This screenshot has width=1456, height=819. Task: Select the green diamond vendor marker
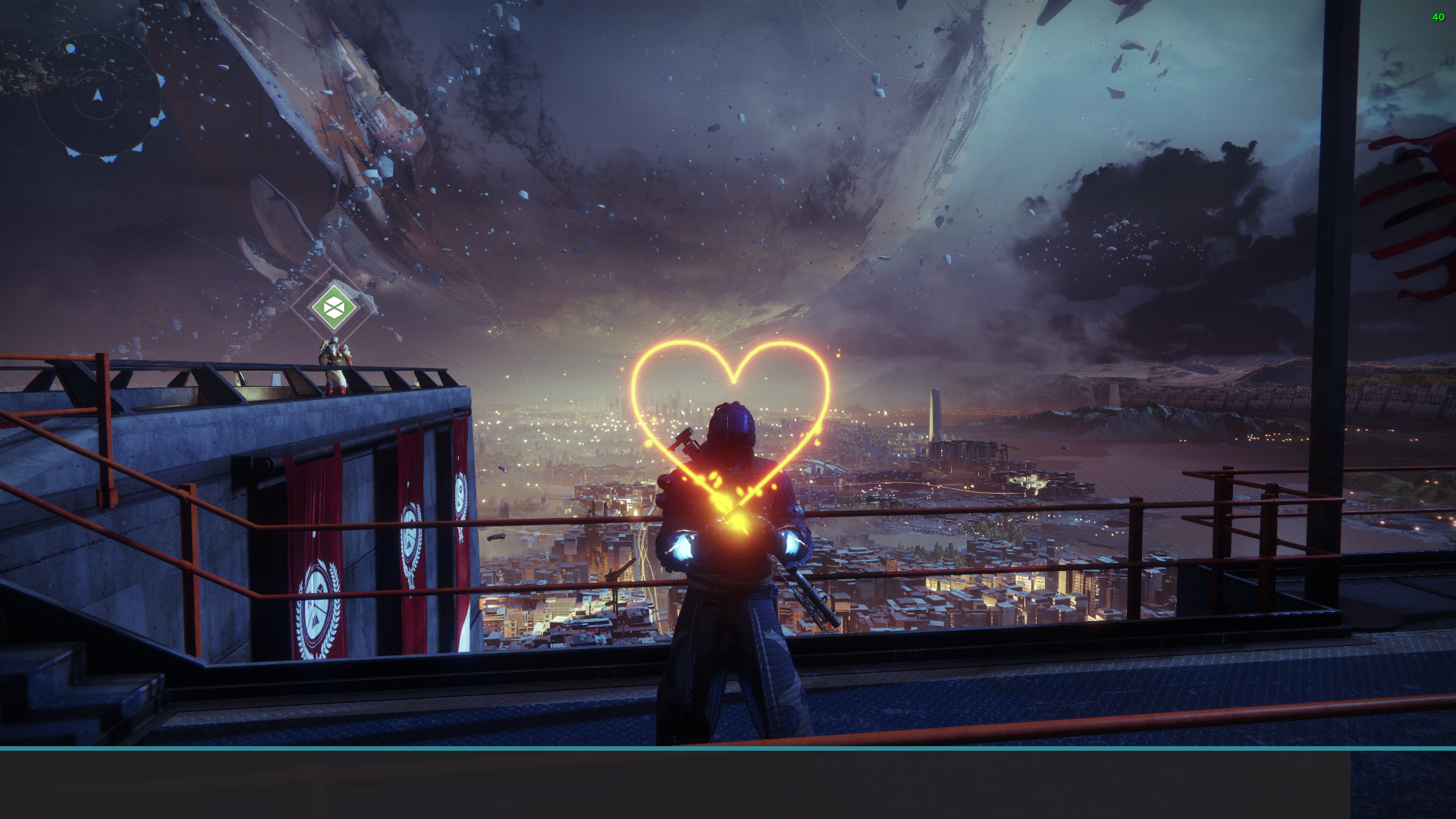[334, 307]
